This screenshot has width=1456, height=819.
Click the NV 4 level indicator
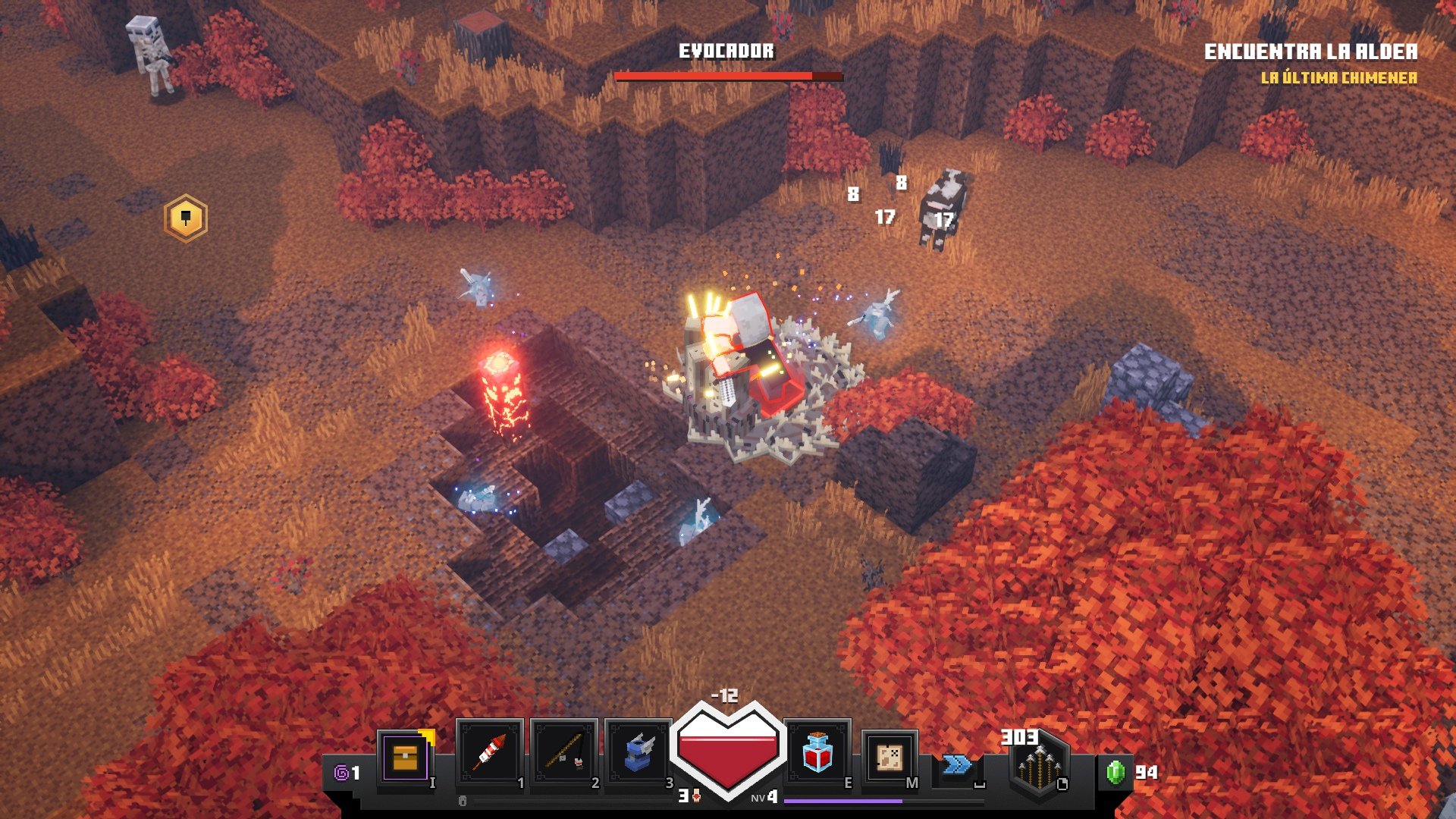(764, 799)
